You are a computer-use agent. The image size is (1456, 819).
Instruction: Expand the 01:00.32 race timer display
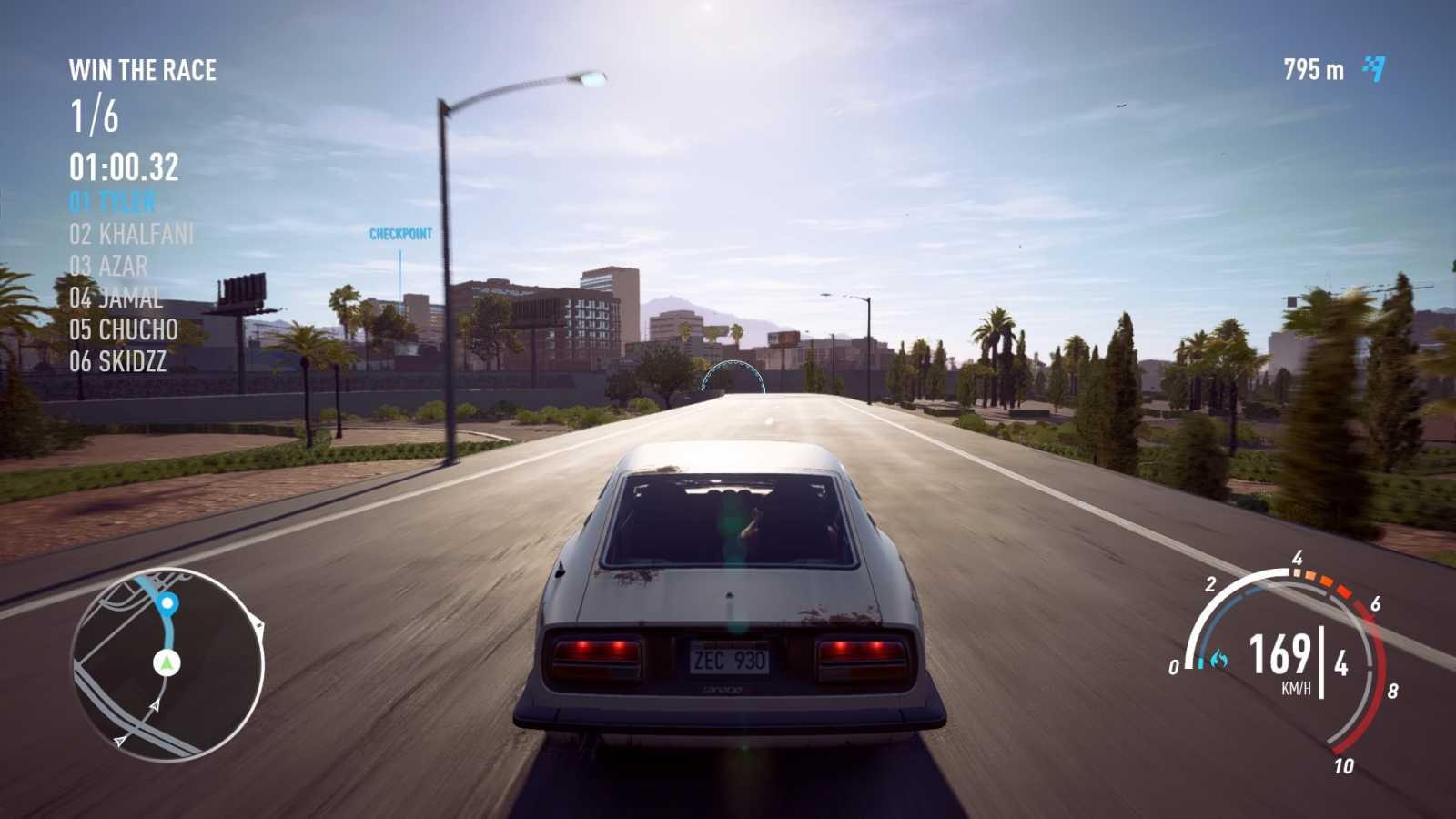tap(125, 166)
